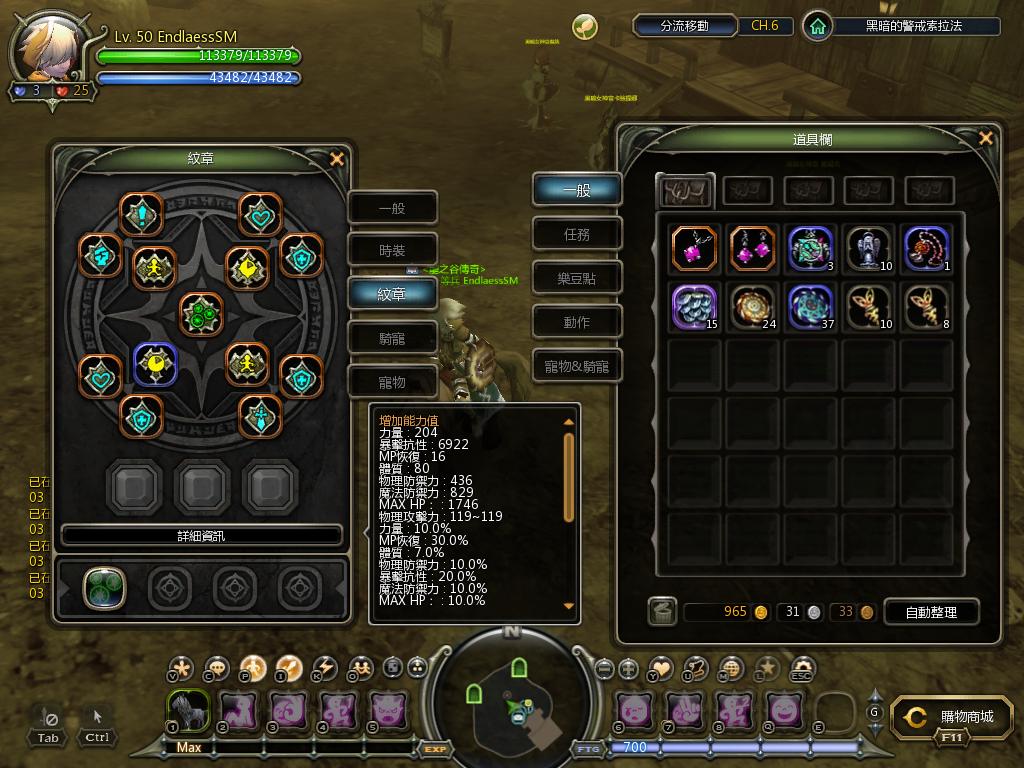Switch to the 樂豆點 tab
Image resolution: width=1024 pixels, height=768 pixels.
(577, 279)
